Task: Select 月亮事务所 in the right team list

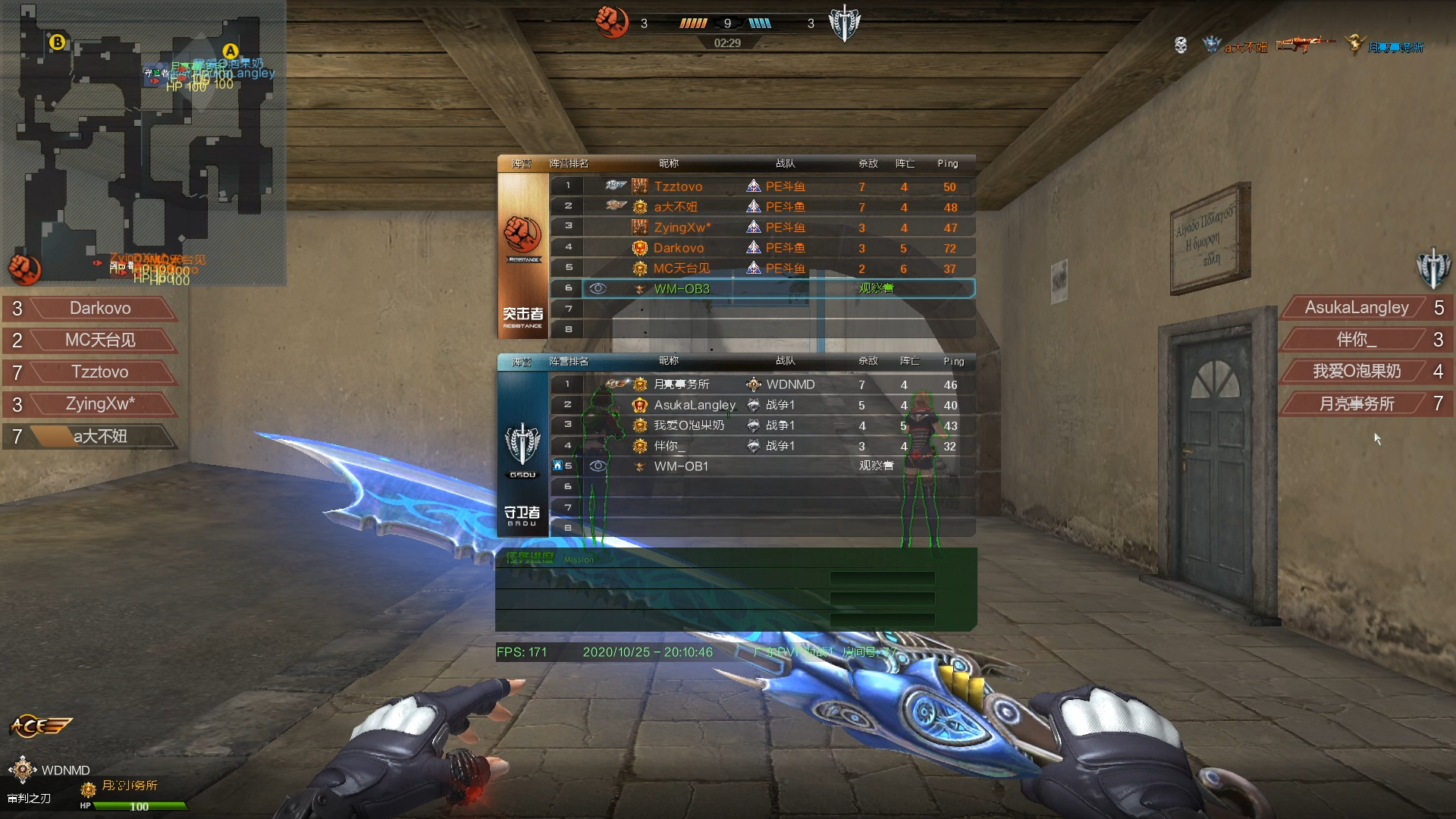Action: tap(1357, 404)
